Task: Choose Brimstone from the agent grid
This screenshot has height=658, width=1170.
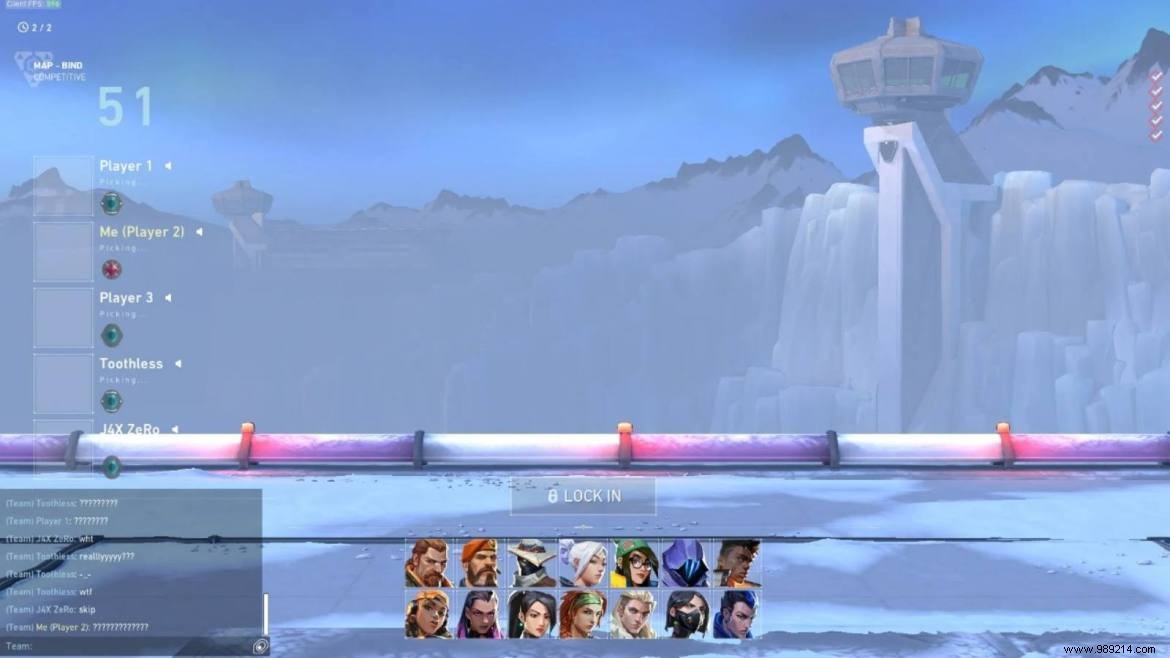Action: click(480, 563)
